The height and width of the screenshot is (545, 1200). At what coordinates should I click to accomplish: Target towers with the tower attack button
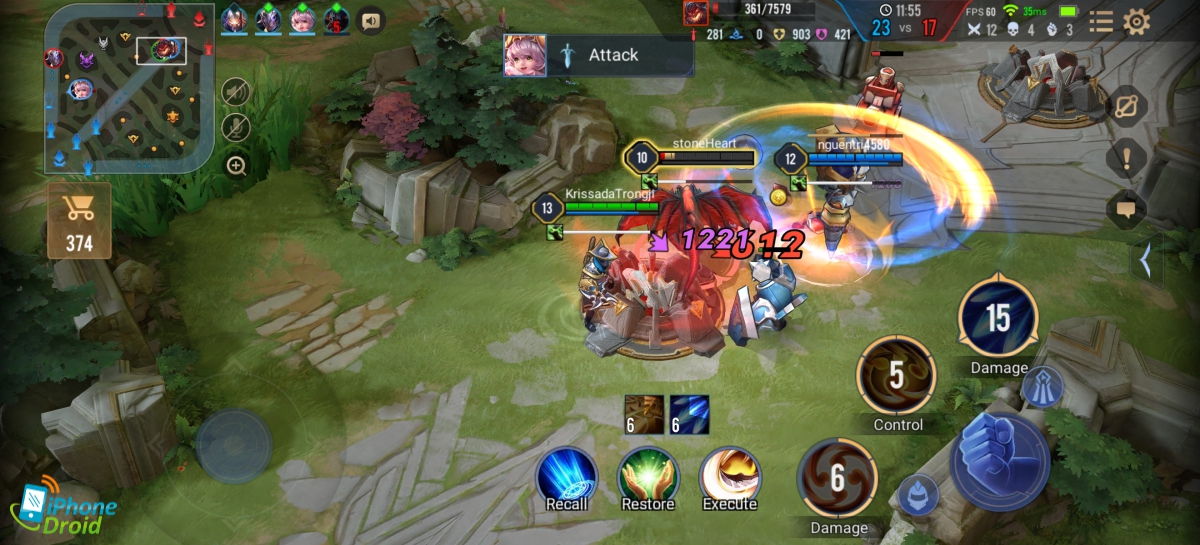pos(1042,387)
